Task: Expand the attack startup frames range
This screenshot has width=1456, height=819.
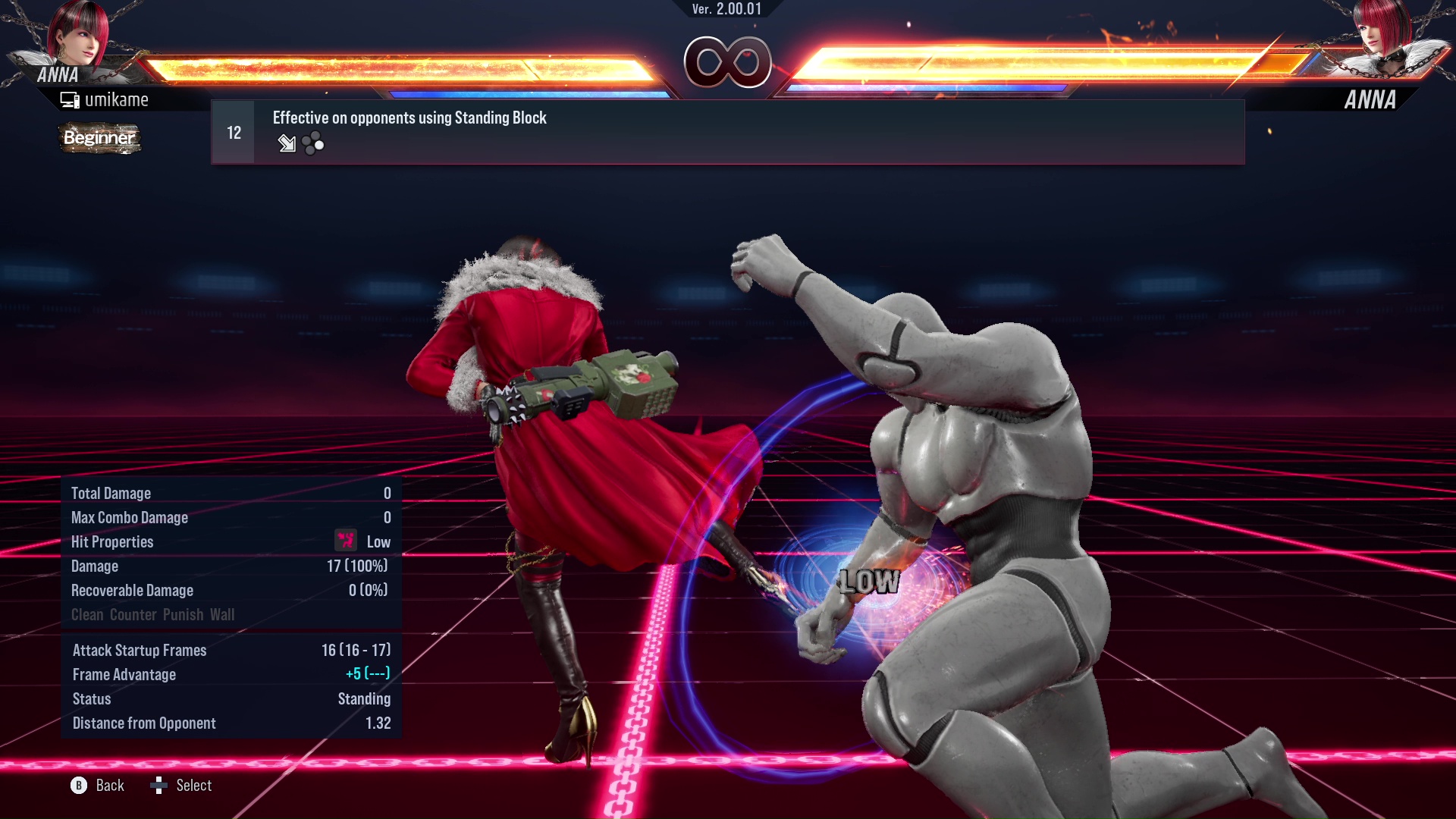Action: 354,650
